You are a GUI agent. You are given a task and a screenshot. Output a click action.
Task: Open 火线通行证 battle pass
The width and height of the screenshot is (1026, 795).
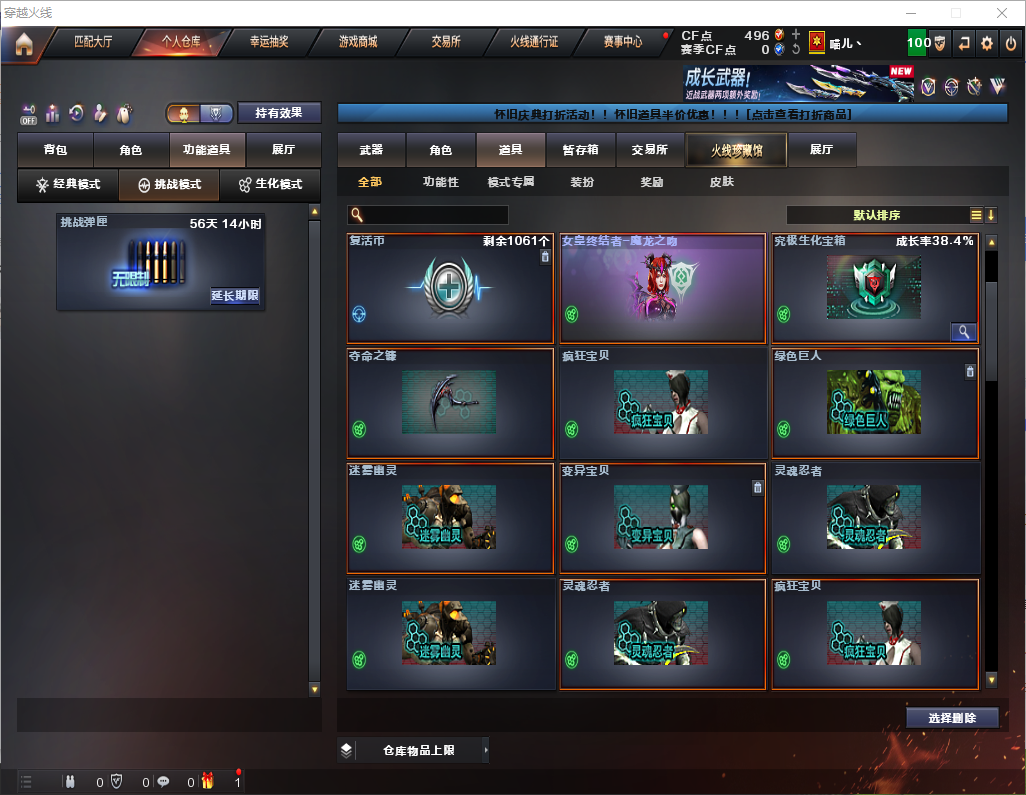534,42
